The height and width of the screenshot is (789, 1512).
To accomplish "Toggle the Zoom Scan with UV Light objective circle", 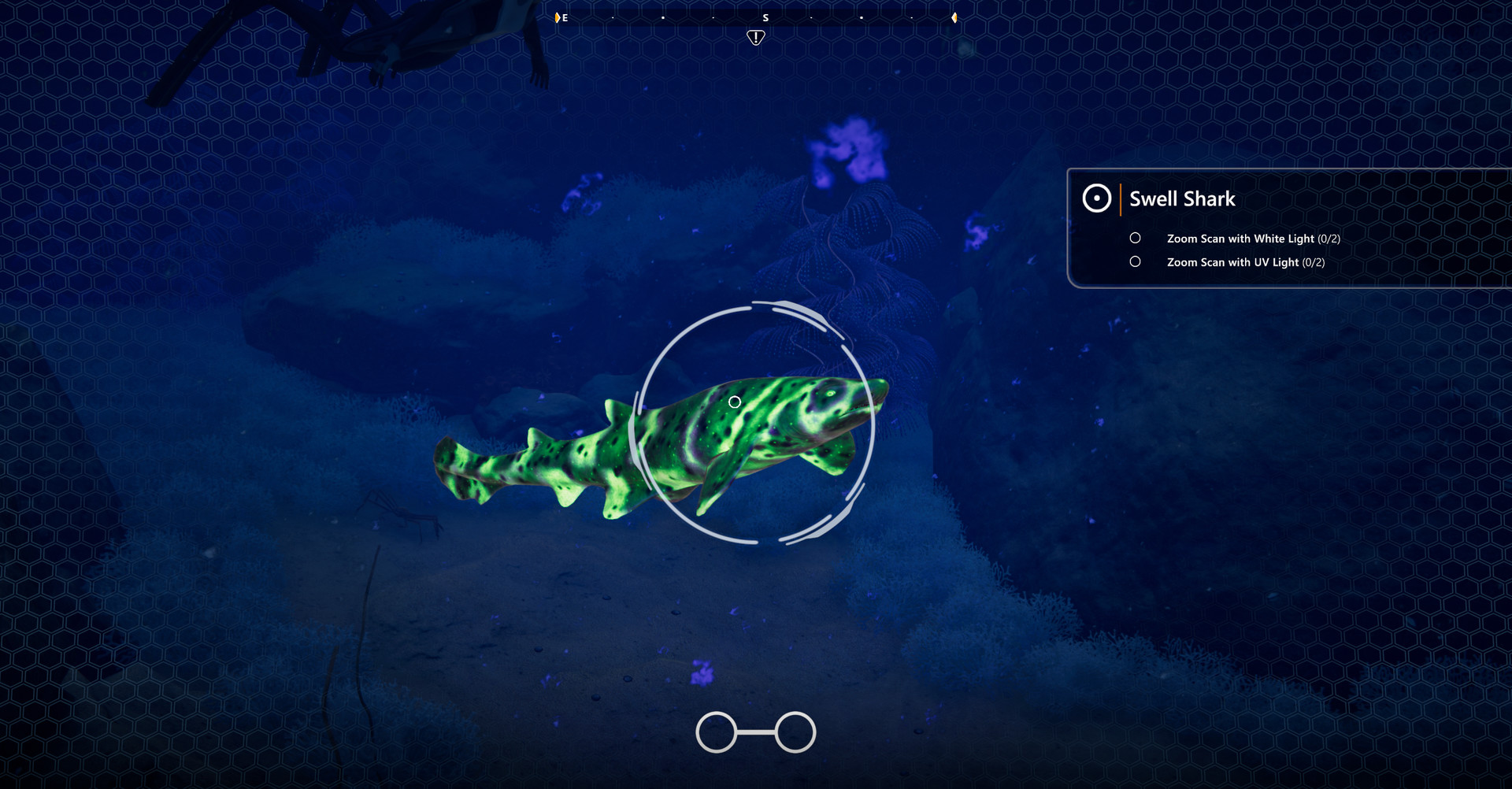I will (1136, 261).
